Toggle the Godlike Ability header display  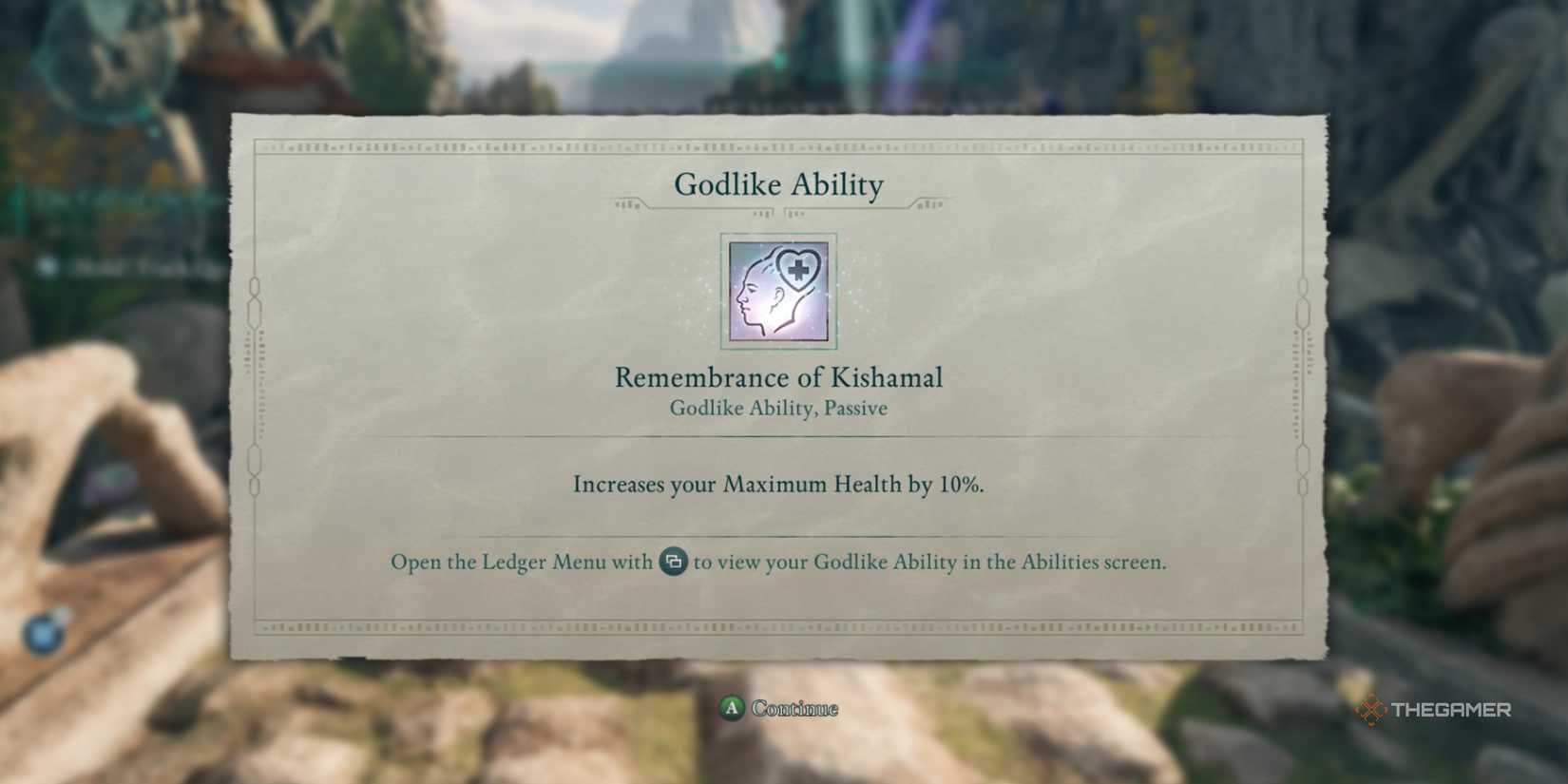coord(779,185)
